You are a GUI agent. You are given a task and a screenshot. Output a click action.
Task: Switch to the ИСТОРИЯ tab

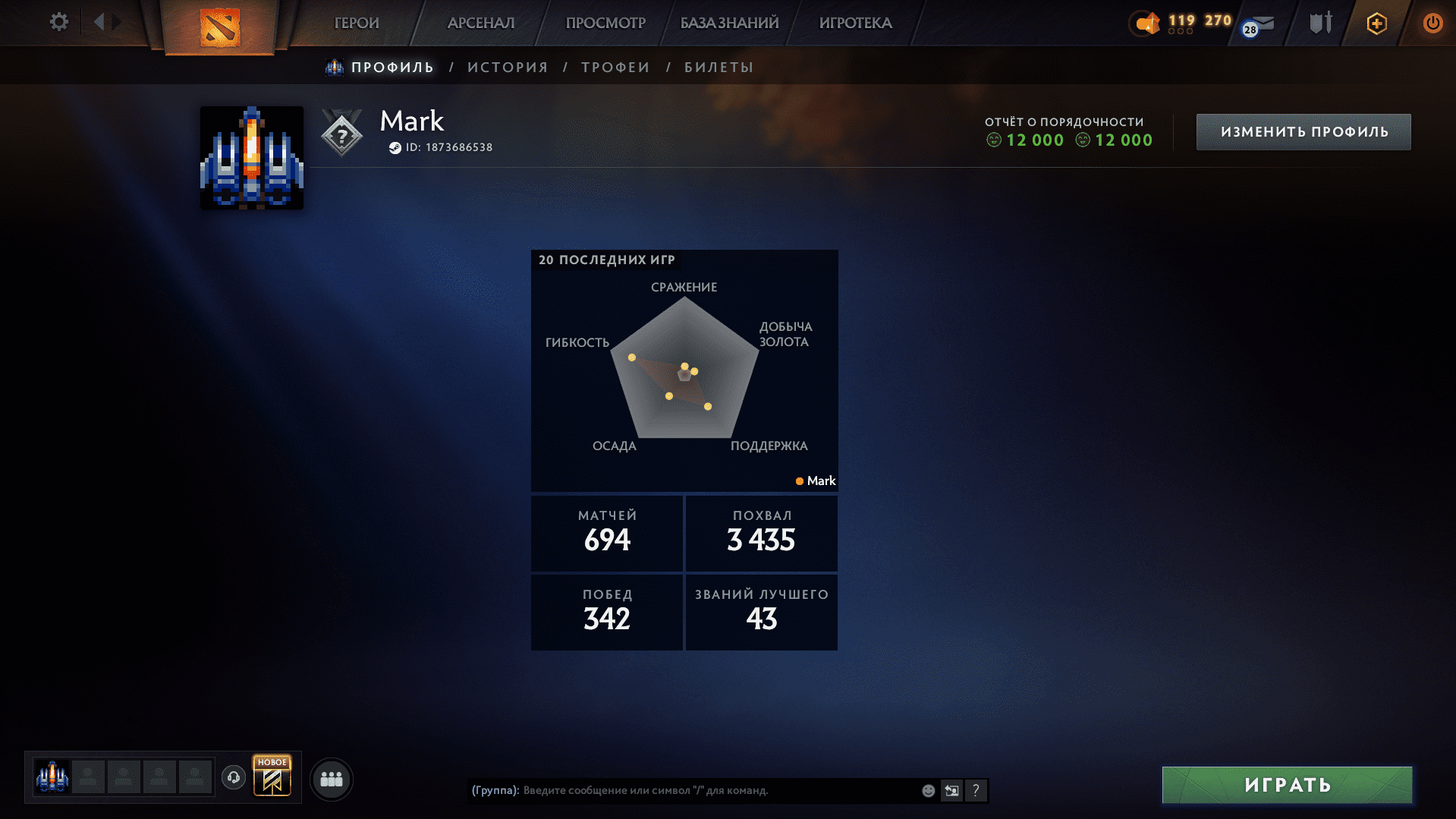[507, 67]
